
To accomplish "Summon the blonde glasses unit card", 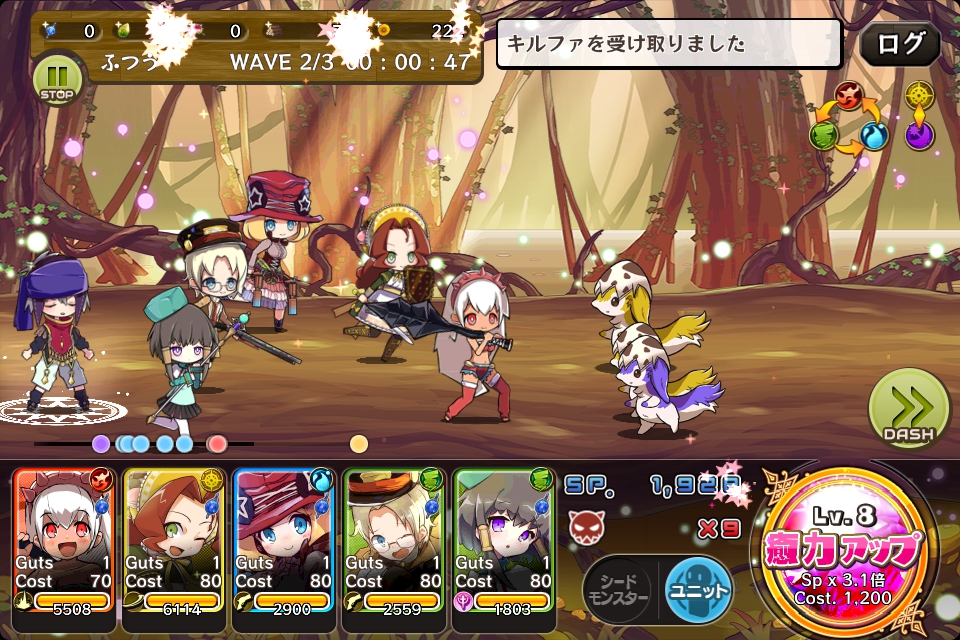I will click(394, 540).
